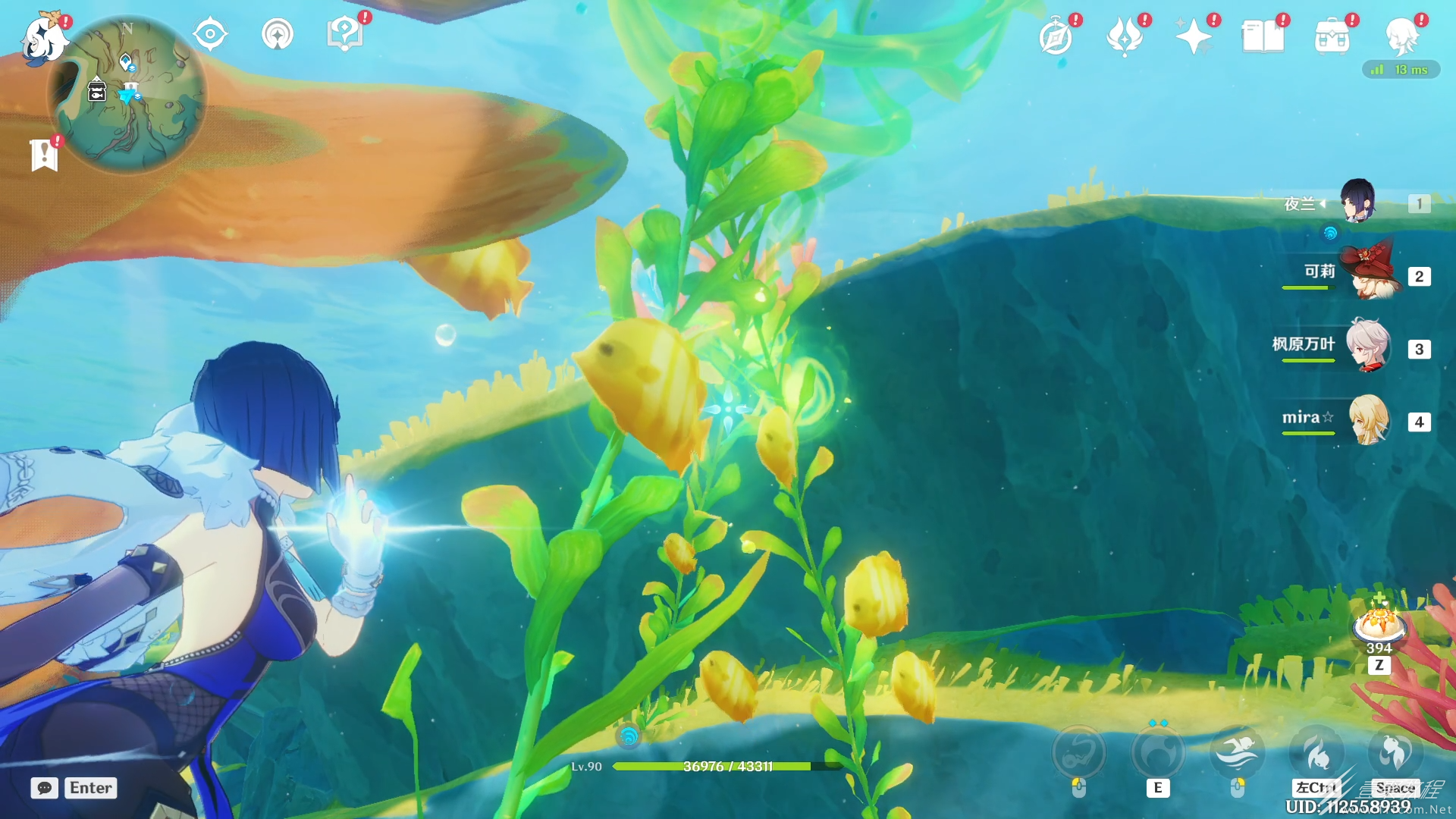Open the chat box speech bubble

coord(45,788)
